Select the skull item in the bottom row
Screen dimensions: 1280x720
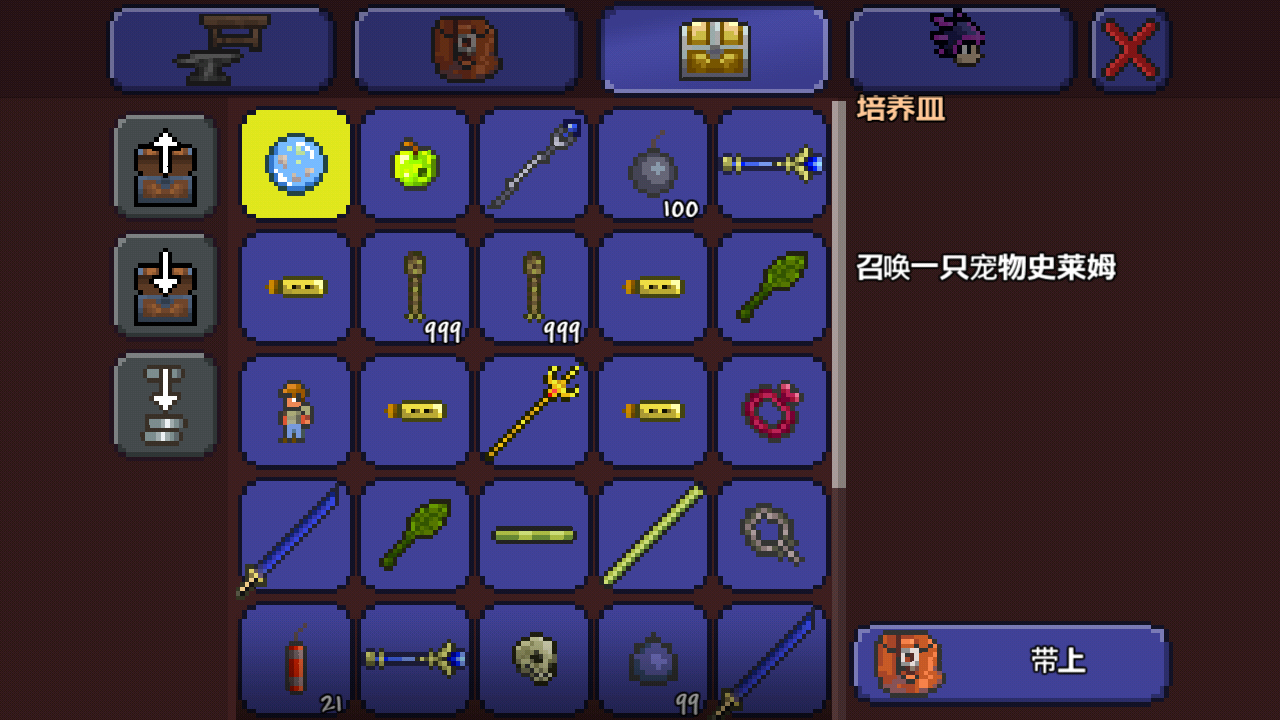(534, 659)
